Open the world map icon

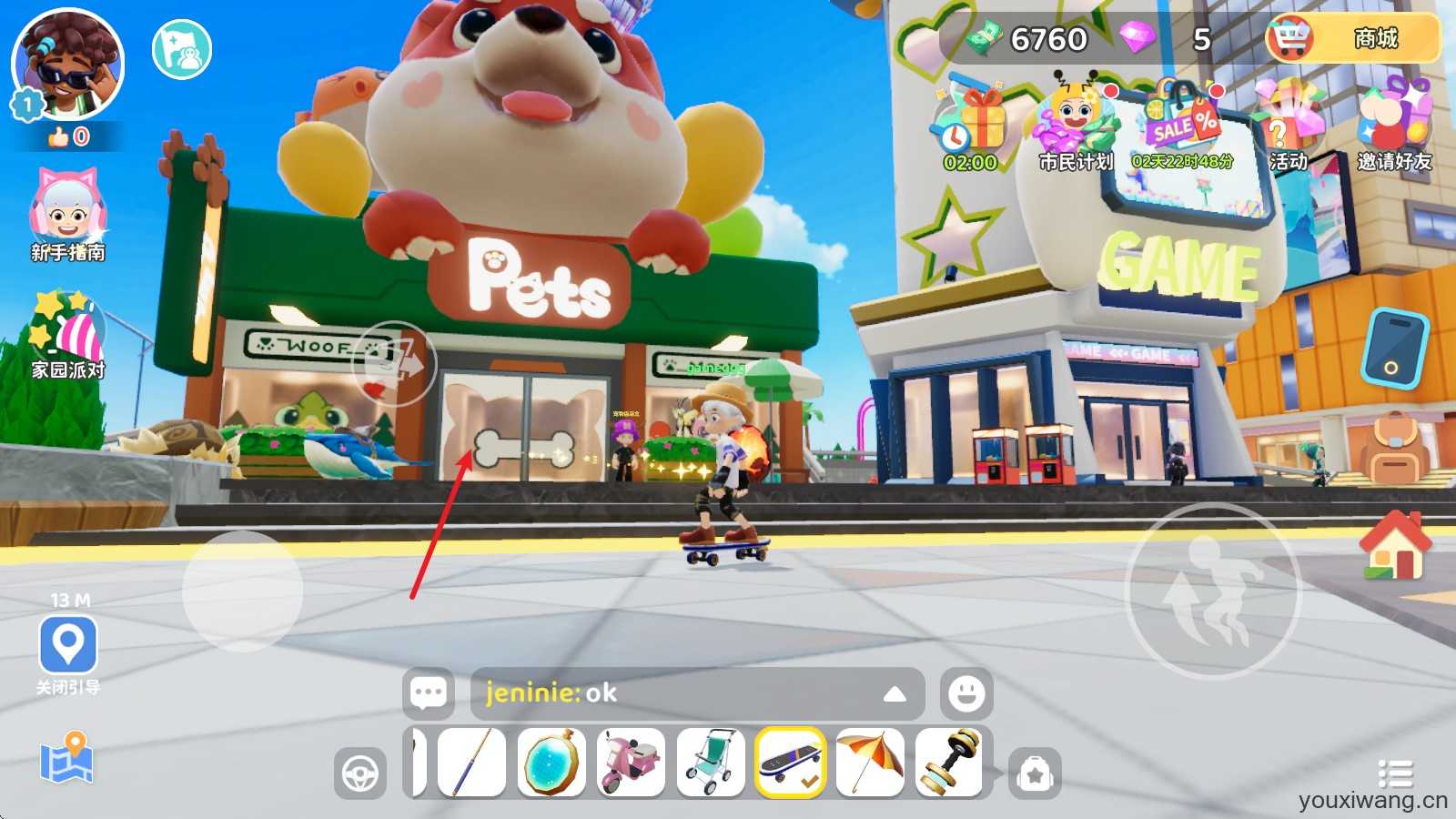pos(66,758)
